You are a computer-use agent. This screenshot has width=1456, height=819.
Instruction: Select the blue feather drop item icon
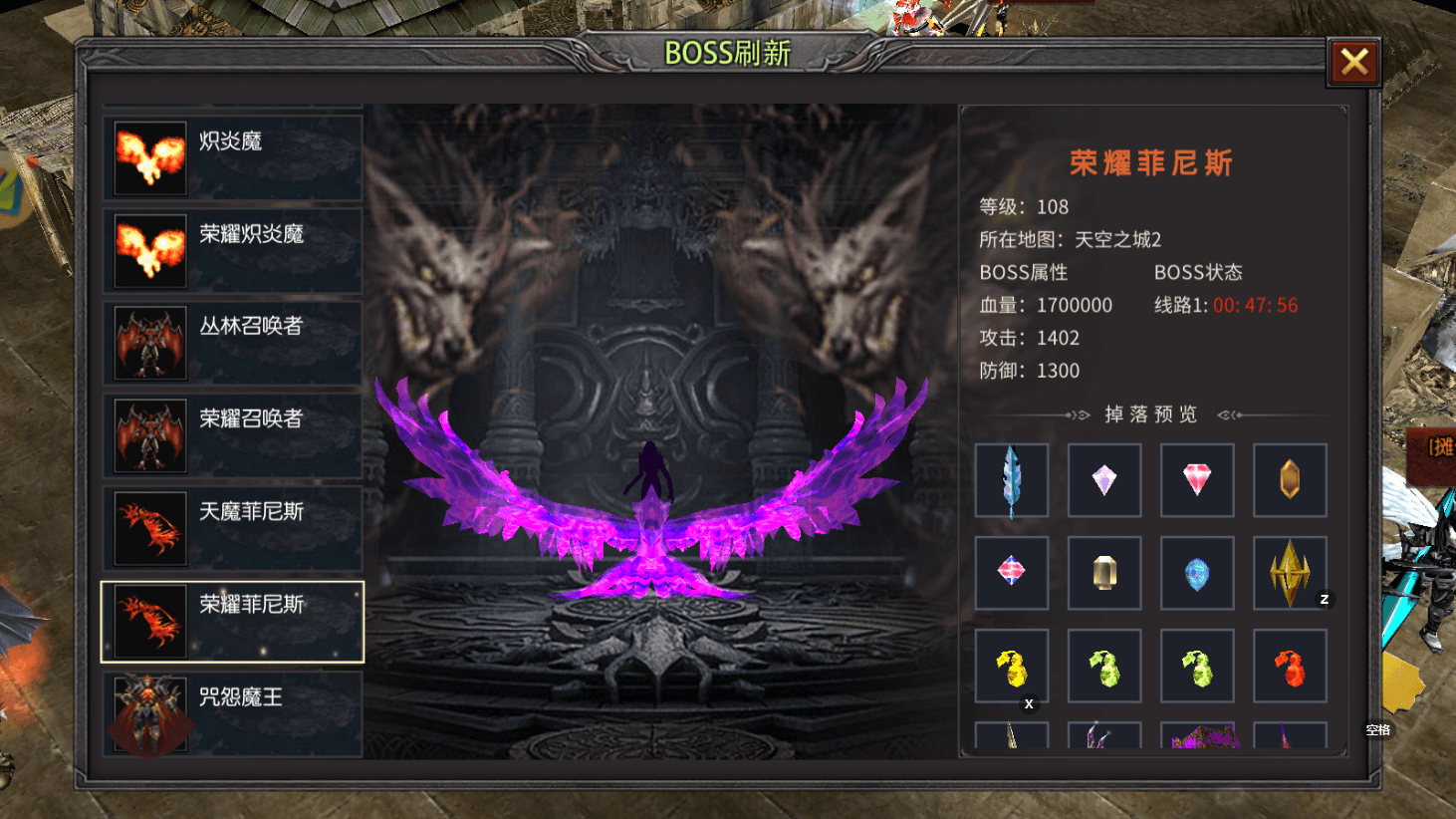[1012, 480]
